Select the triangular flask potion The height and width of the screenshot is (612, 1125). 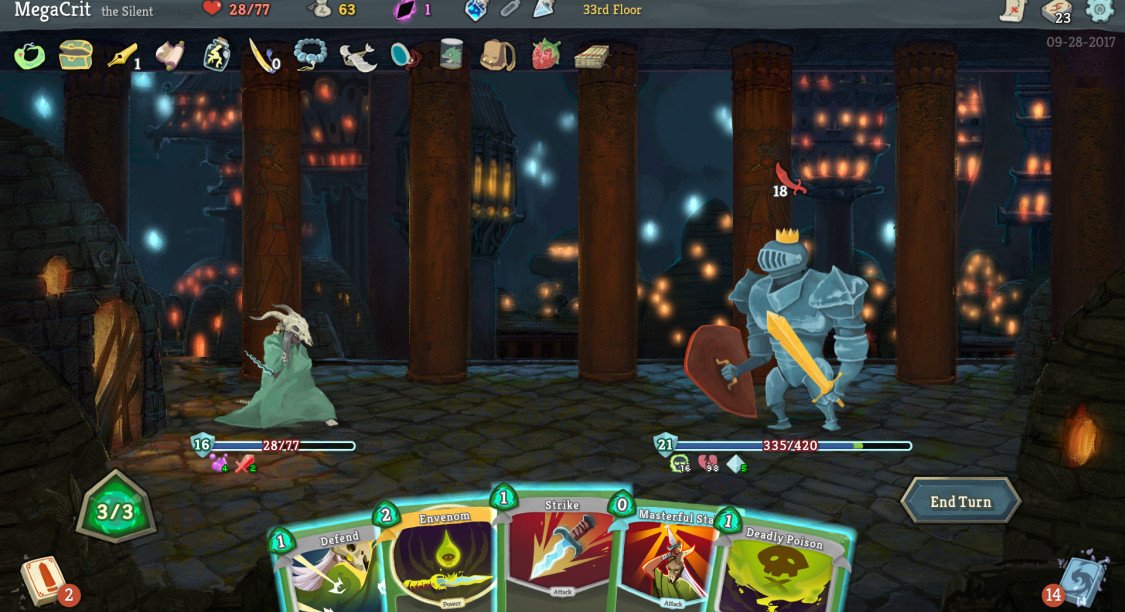pyautogui.click(x=543, y=10)
